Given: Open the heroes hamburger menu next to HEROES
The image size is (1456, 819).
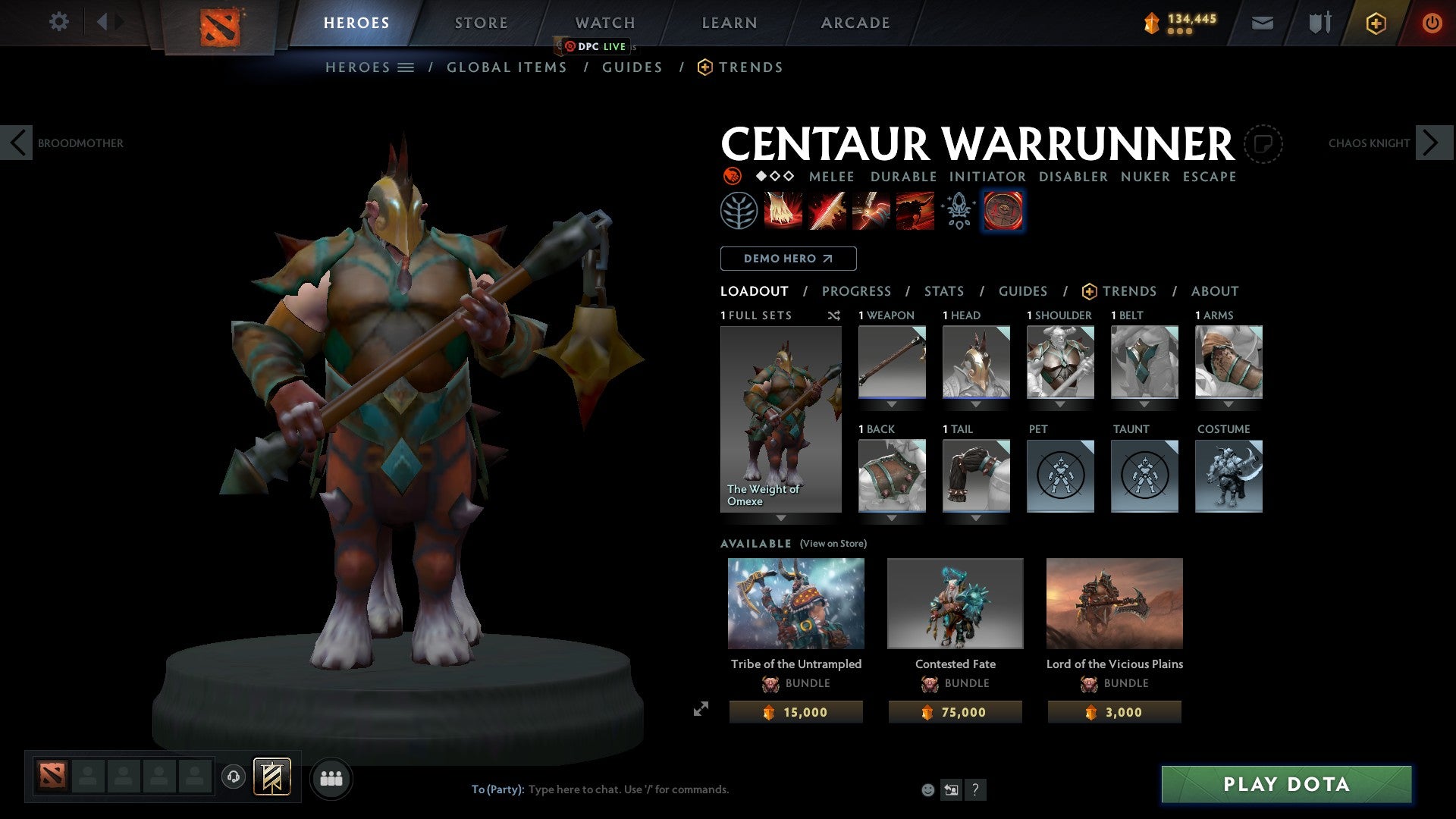Looking at the screenshot, I should tap(405, 67).
